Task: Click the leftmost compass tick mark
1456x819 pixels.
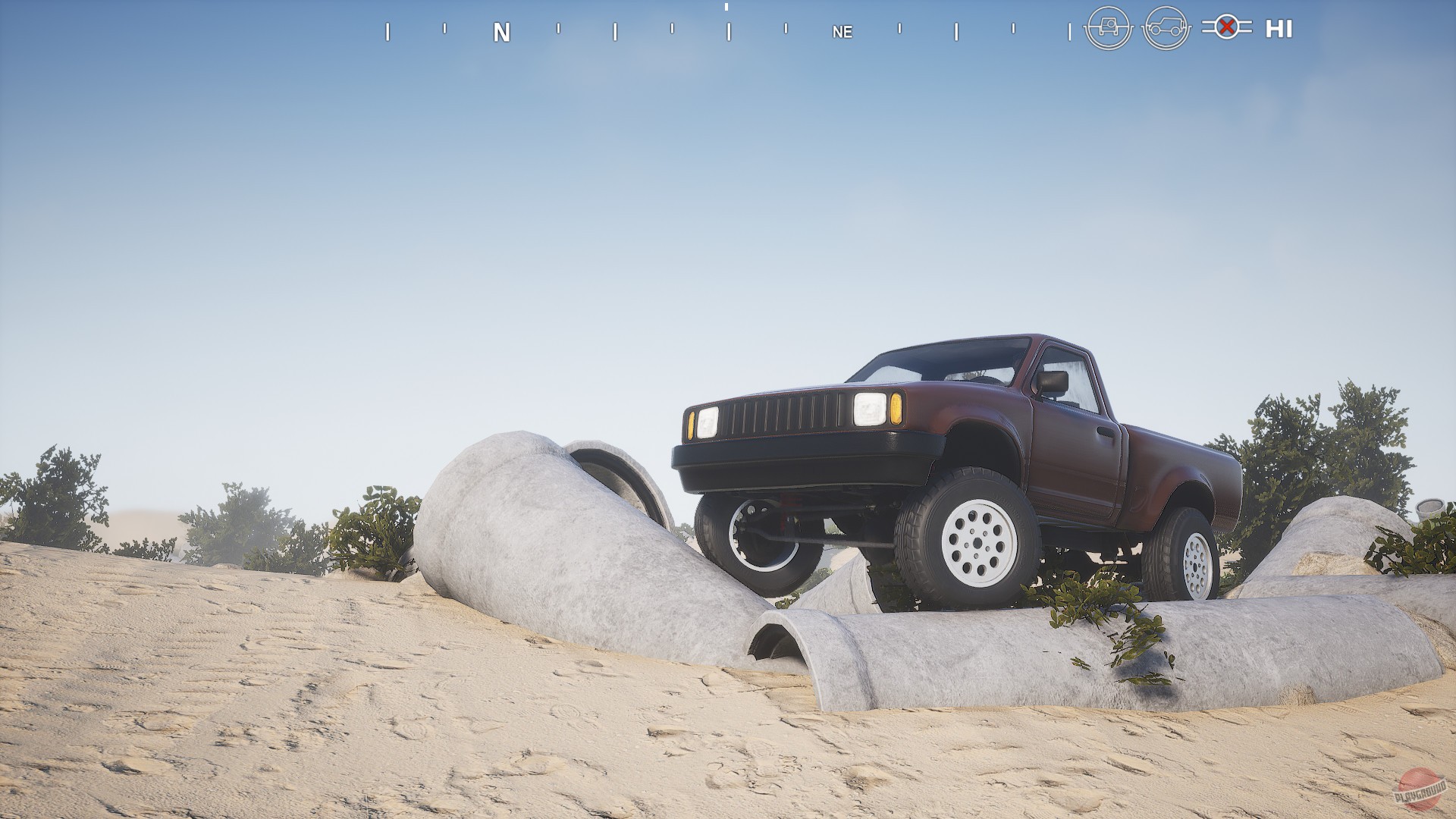Action: tap(388, 33)
